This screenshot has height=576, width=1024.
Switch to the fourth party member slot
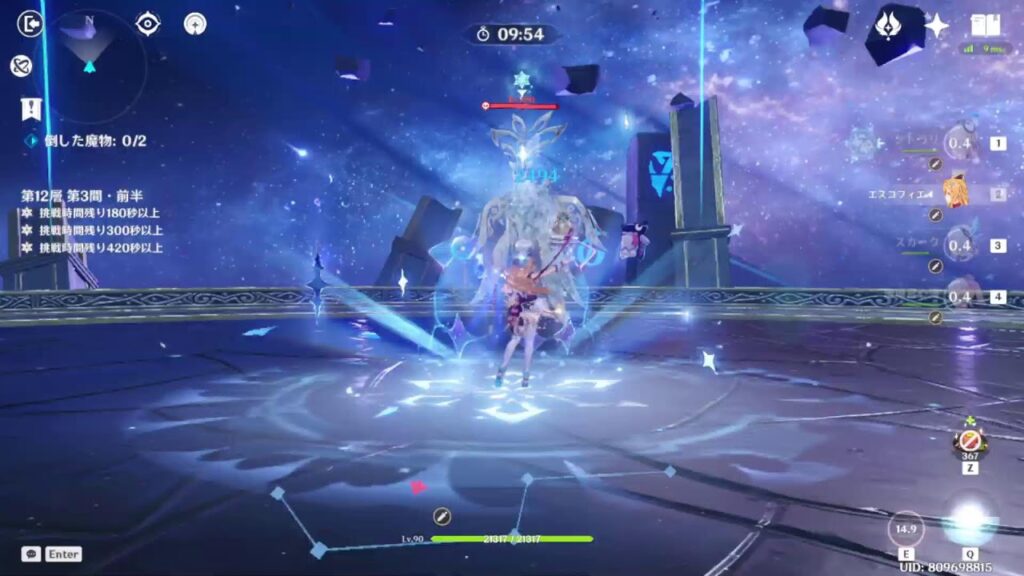[961, 296]
